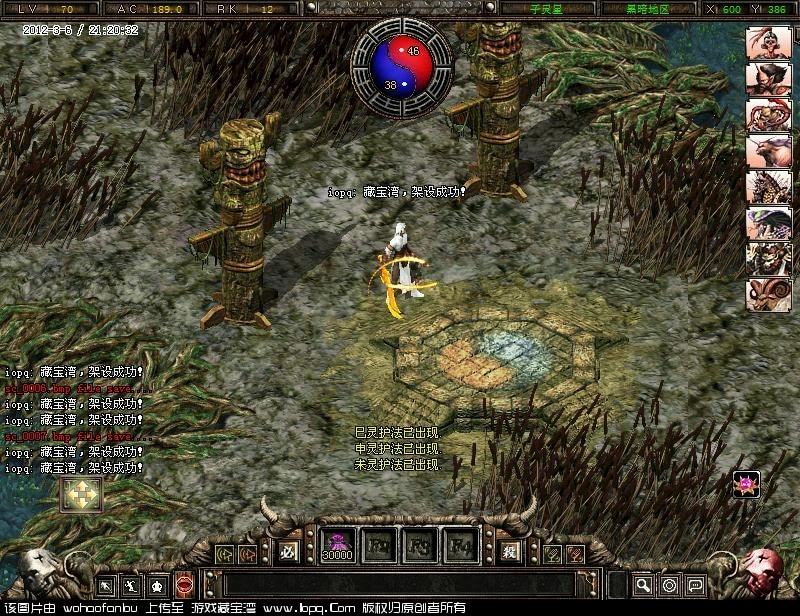Activate the pink flower icon above the hotbar
The image size is (800, 616).
click(746, 484)
